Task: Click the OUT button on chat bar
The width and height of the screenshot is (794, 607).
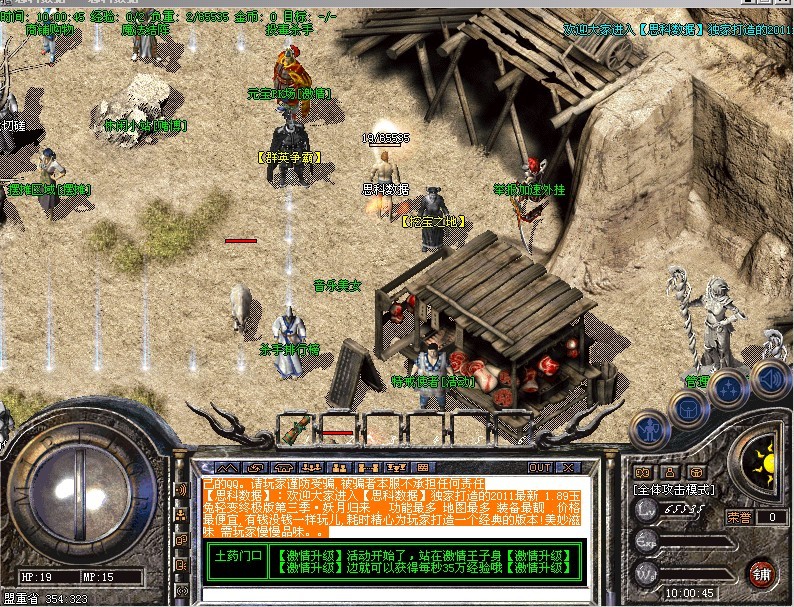Action: coord(540,467)
